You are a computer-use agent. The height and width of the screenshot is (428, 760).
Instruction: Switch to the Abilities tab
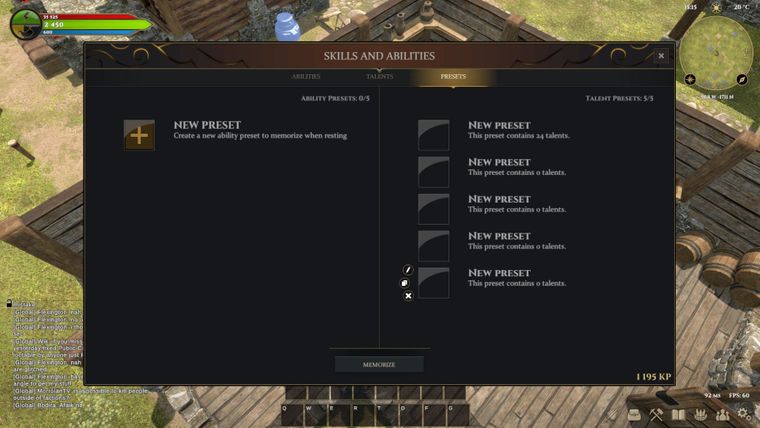point(306,77)
